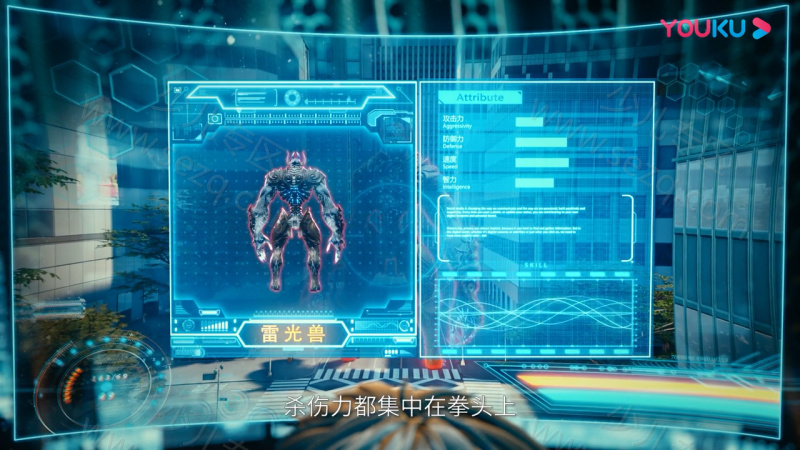Click the camera icon on the monster panel
This screenshot has width=800, height=450.
pos(214,118)
